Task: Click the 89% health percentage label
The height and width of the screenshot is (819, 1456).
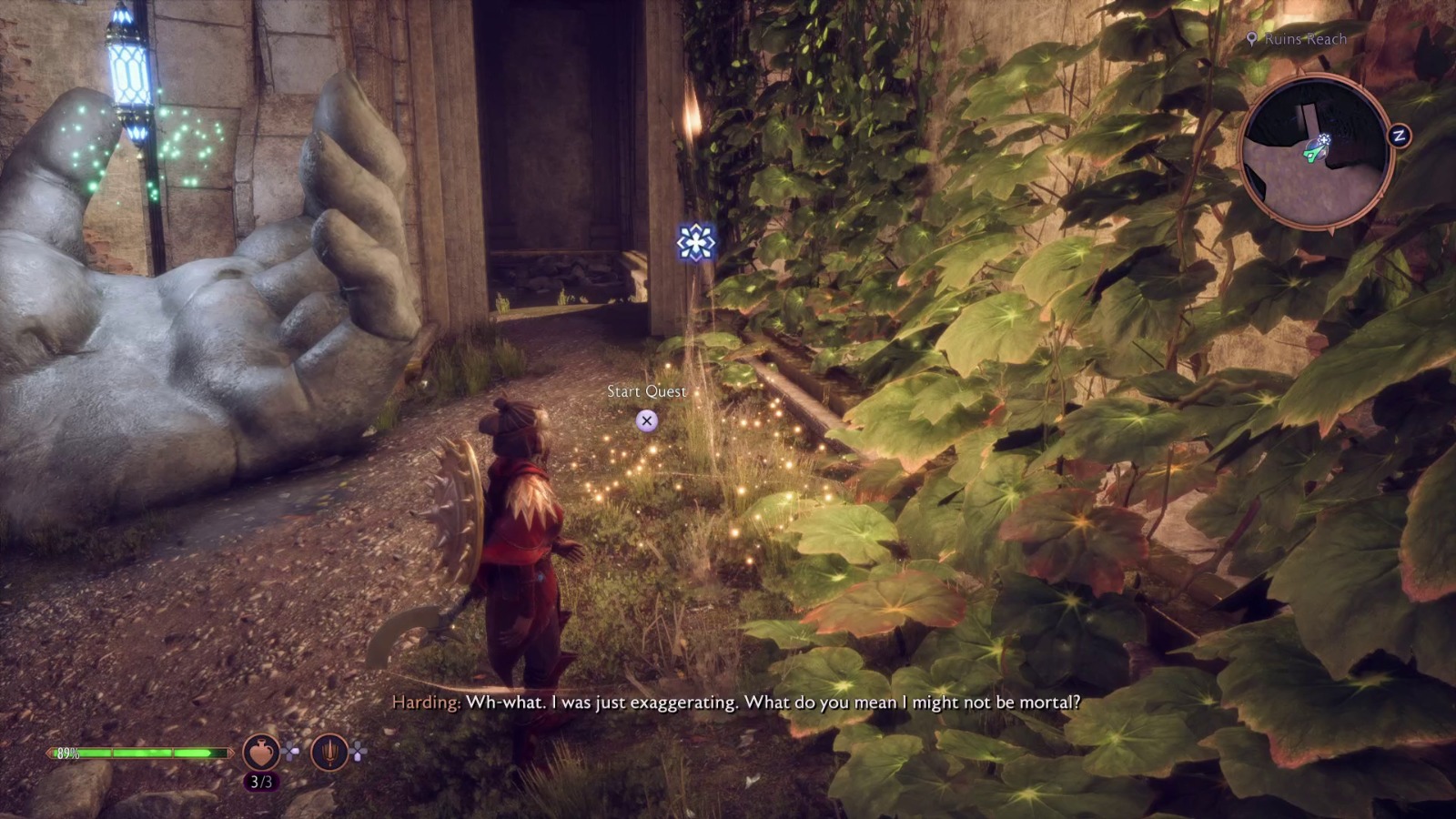Action: point(70,753)
